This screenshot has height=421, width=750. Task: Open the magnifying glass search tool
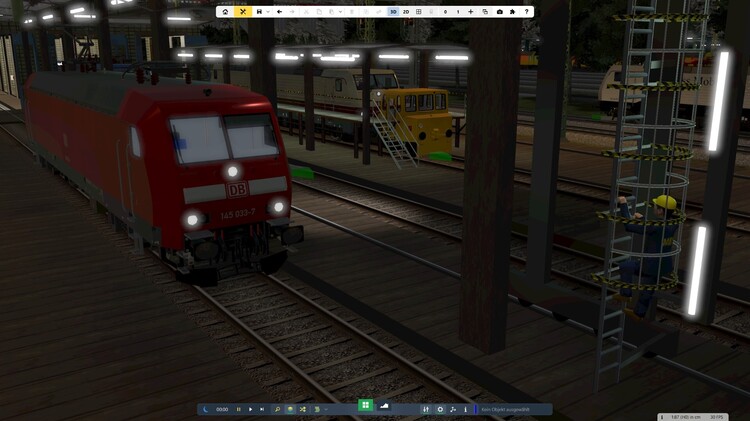tap(278, 409)
